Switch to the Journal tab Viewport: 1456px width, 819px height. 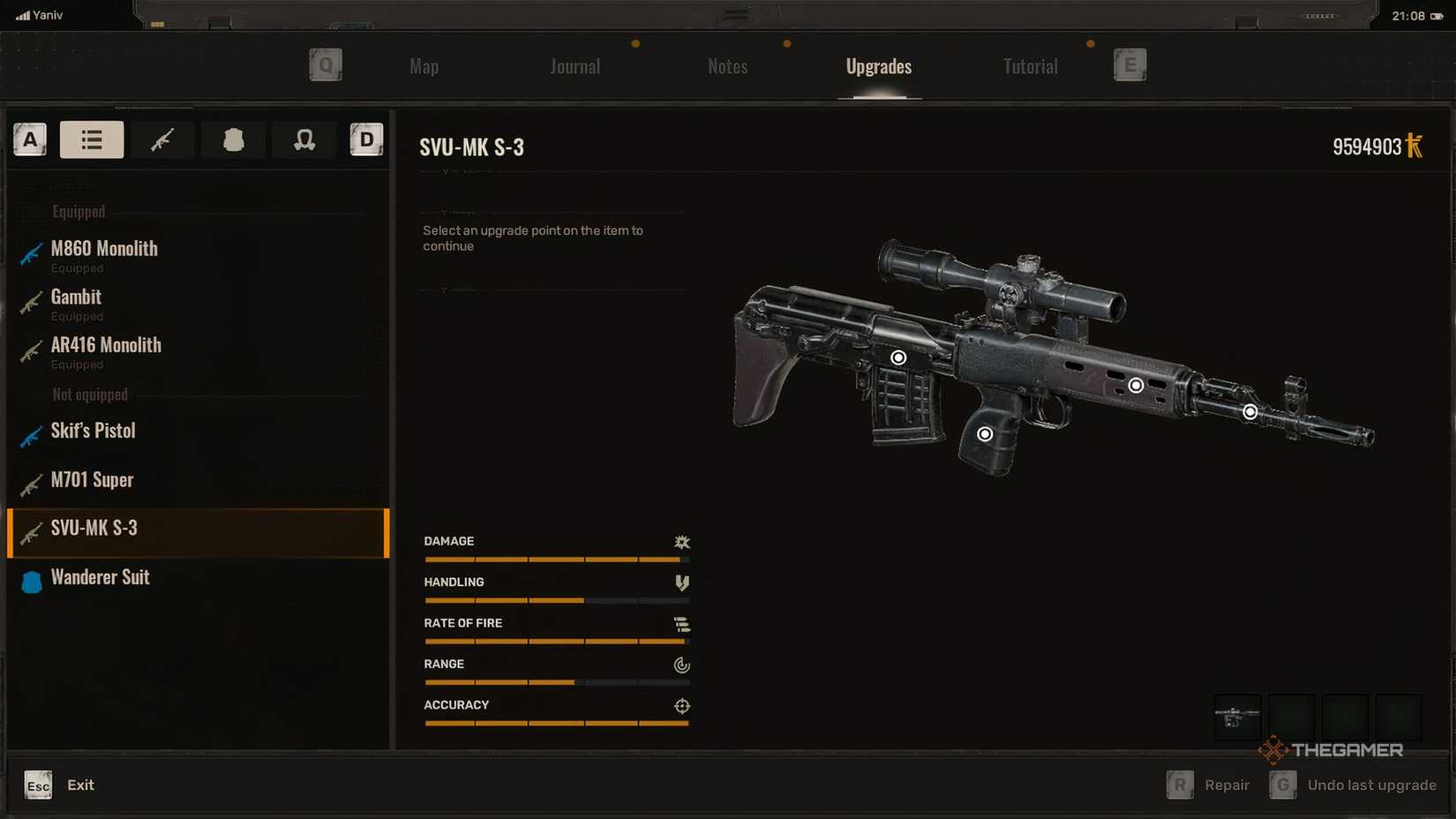click(574, 67)
